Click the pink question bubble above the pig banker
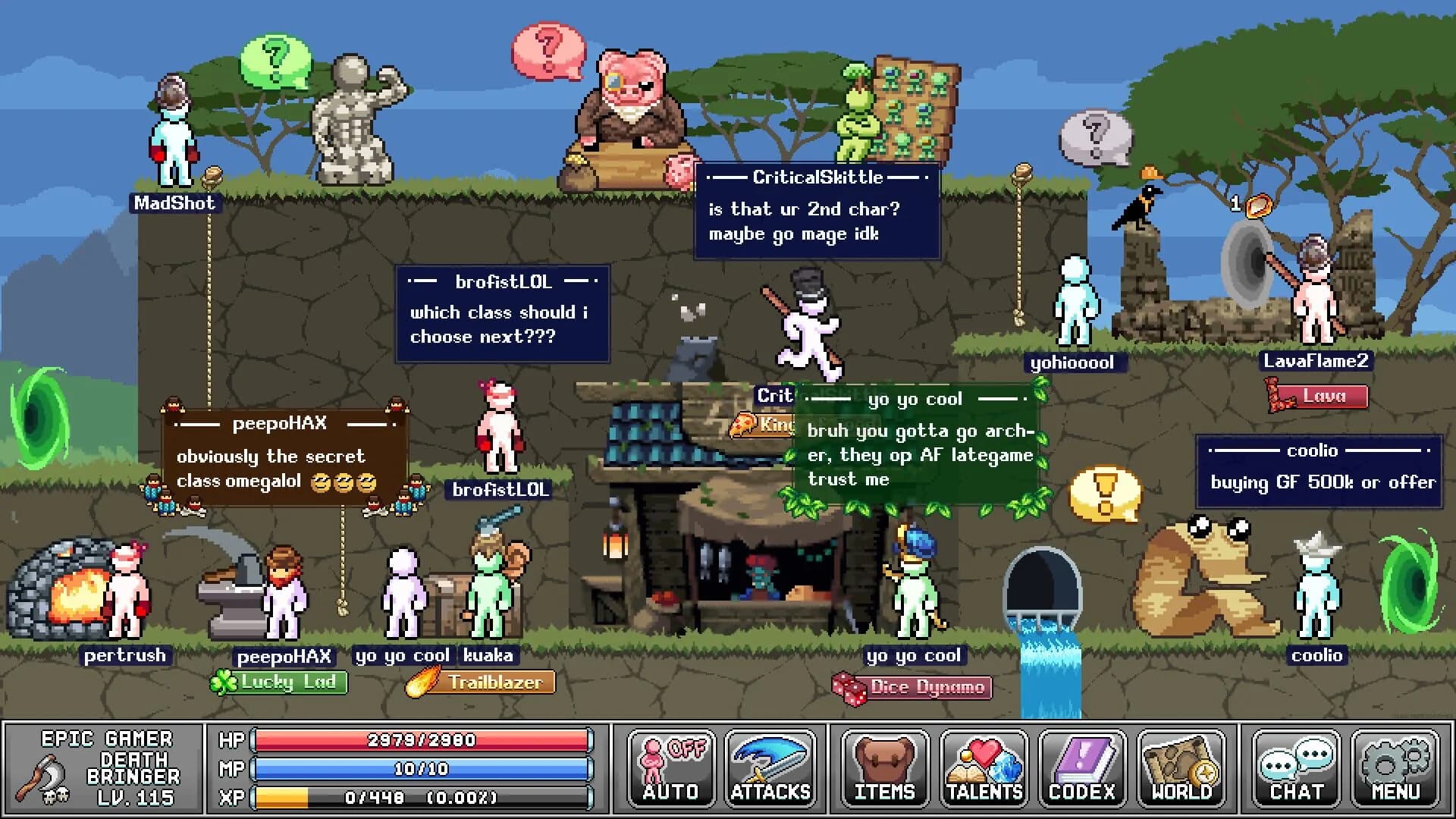Screen dimensions: 1456x819 (x=548, y=49)
